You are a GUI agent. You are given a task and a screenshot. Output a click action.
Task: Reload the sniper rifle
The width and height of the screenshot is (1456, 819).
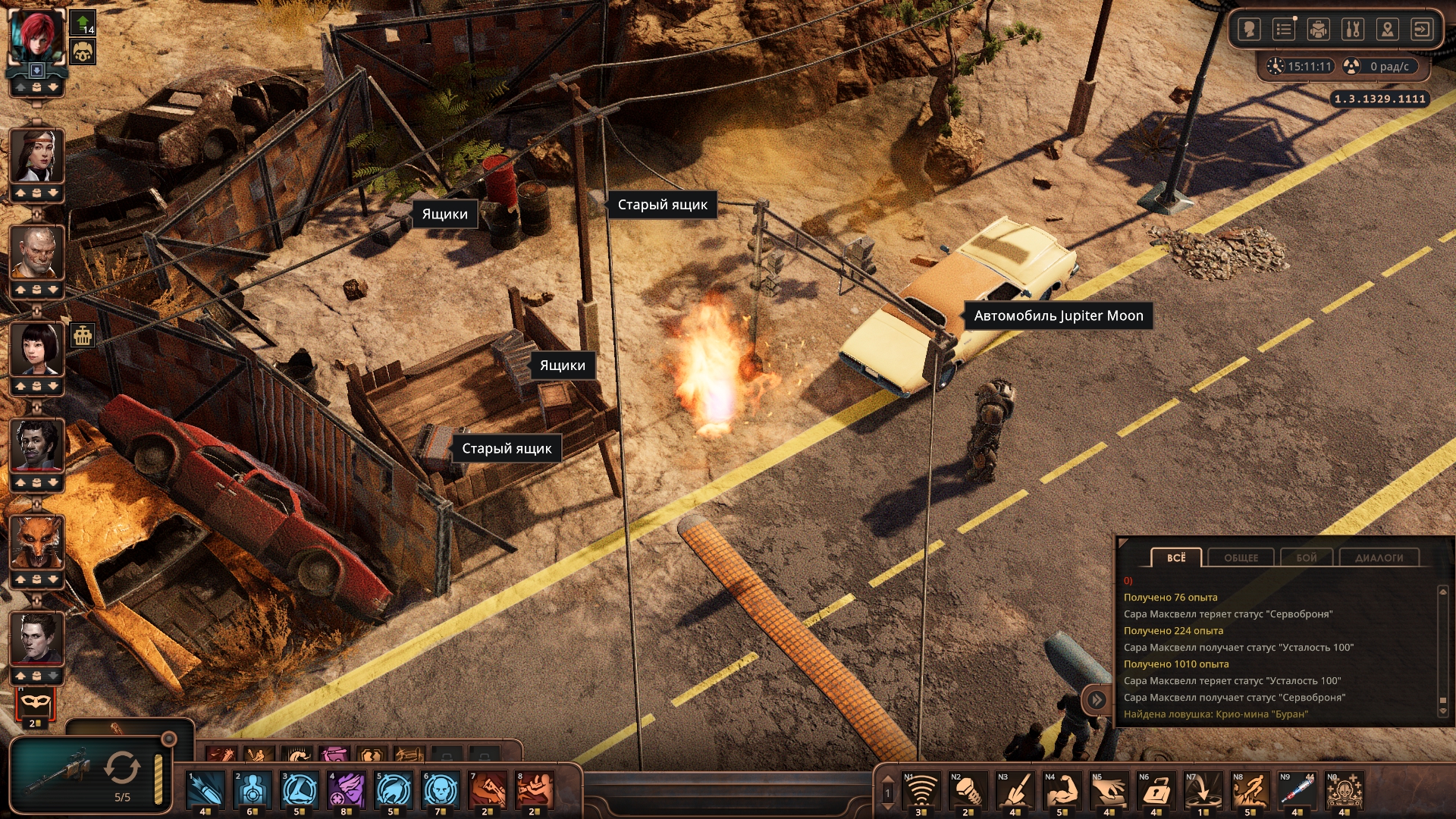click(122, 767)
